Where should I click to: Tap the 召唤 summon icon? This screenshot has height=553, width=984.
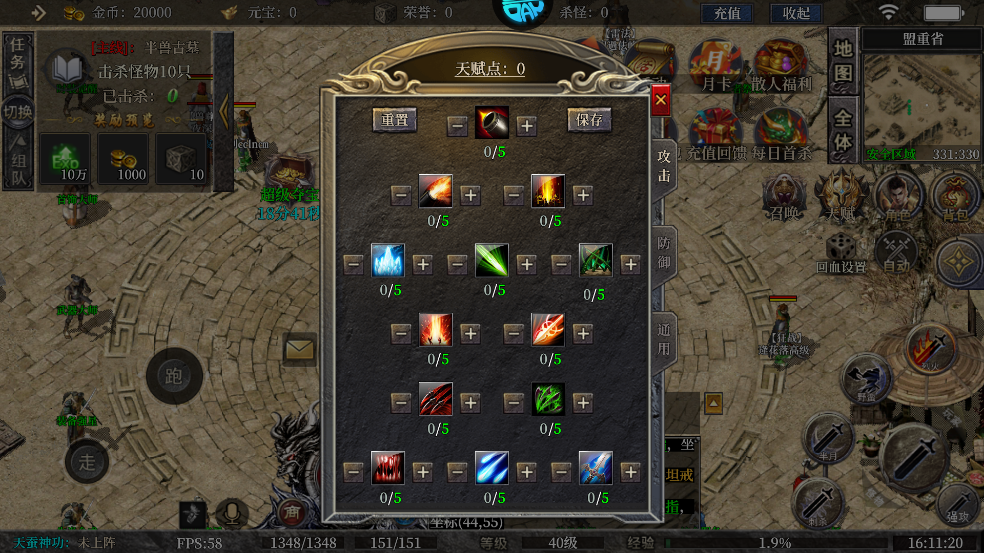(784, 197)
